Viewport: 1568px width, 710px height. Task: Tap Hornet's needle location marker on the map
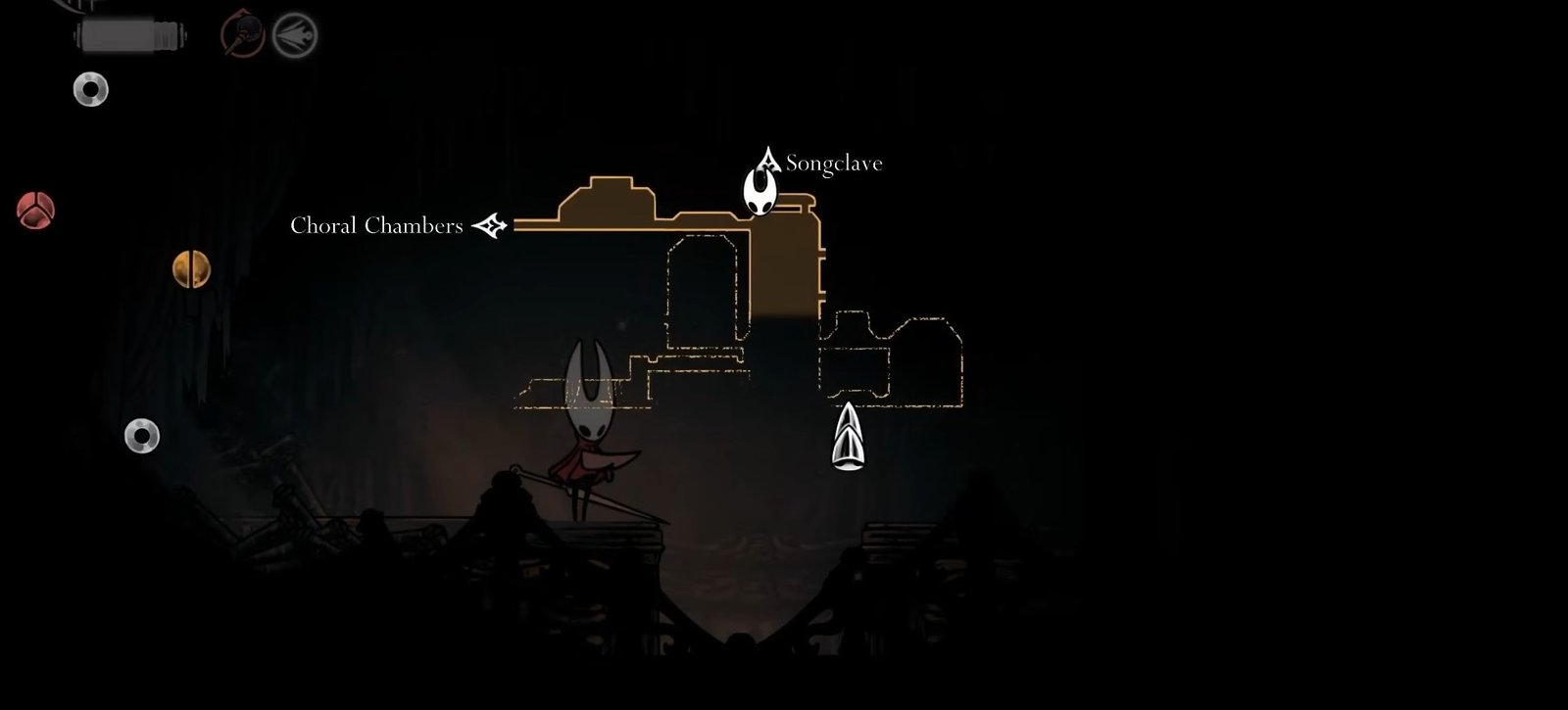pyautogui.click(x=847, y=436)
